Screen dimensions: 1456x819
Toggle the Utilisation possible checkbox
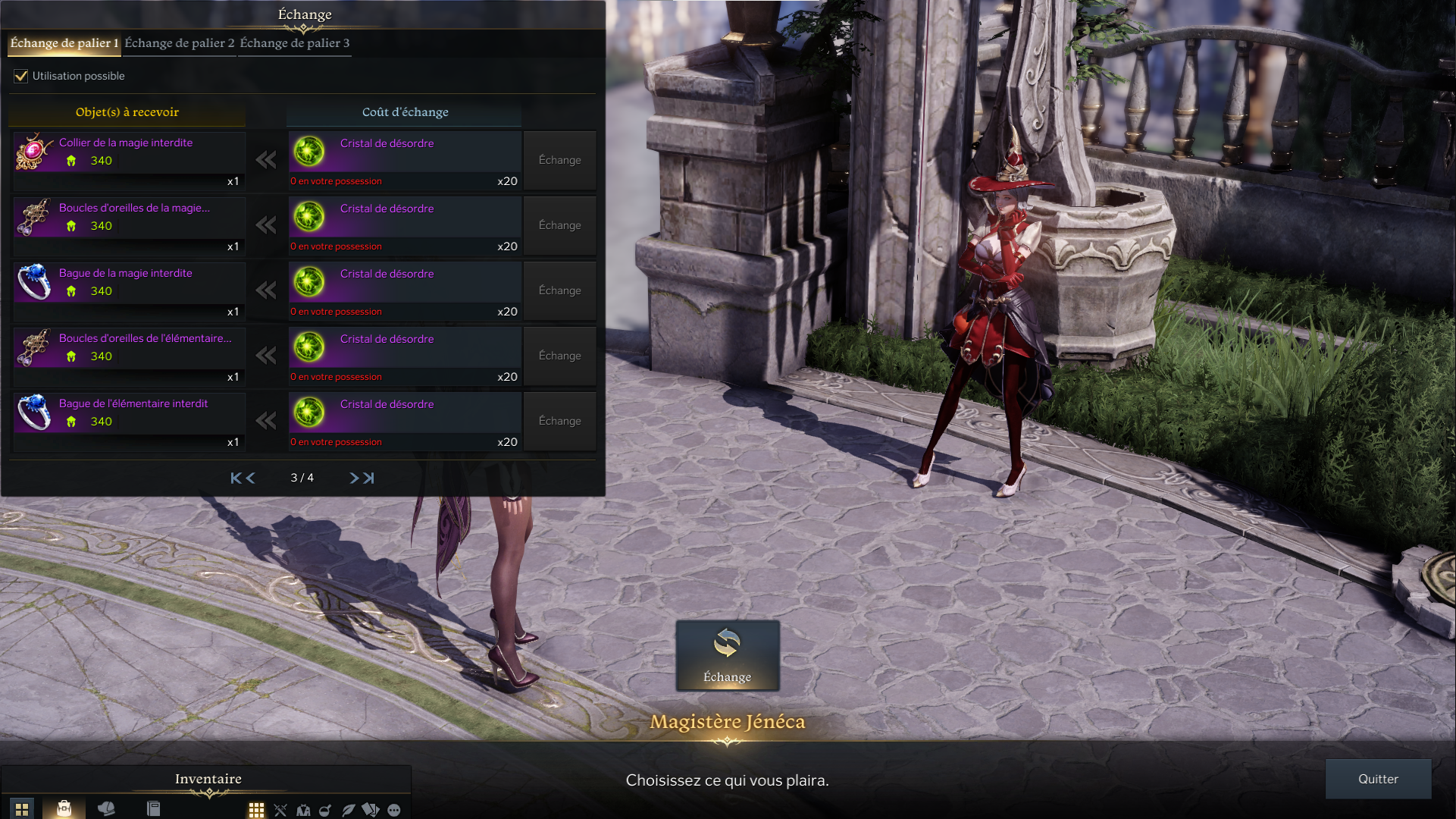tap(21, 76)
